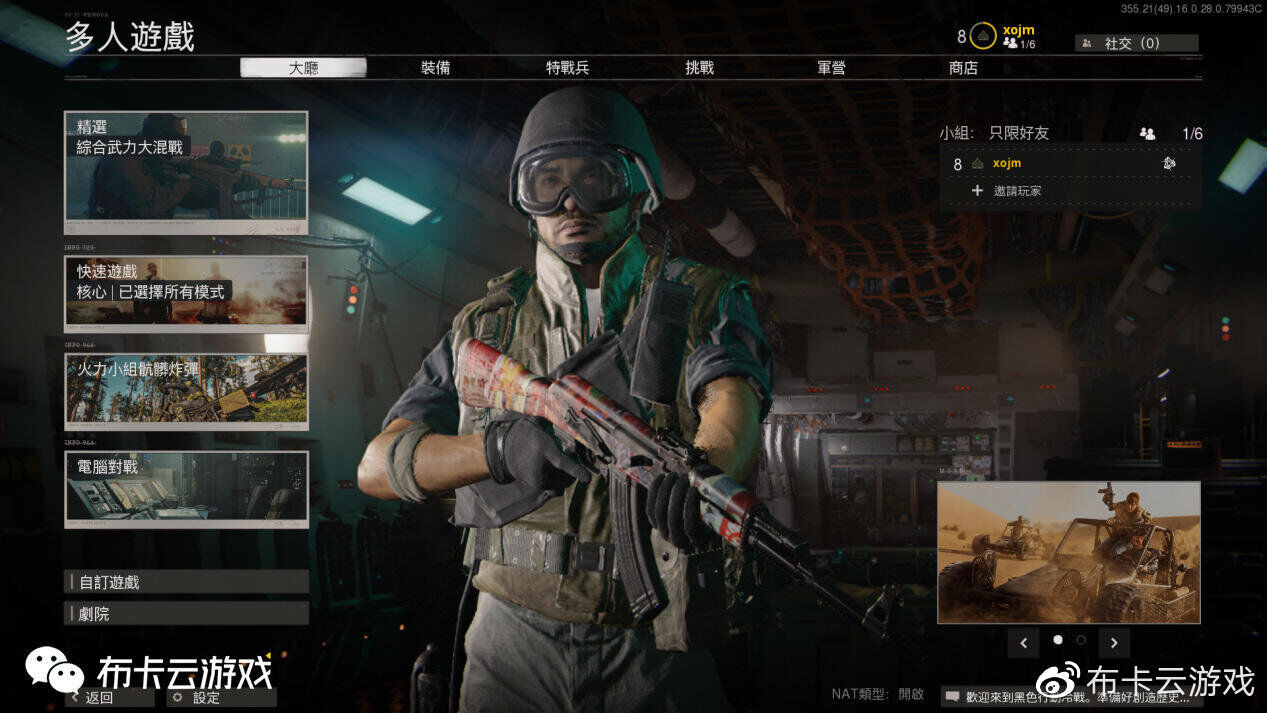Pick the 火力小組骯髒炸彈 mode tile

point(186,390)
